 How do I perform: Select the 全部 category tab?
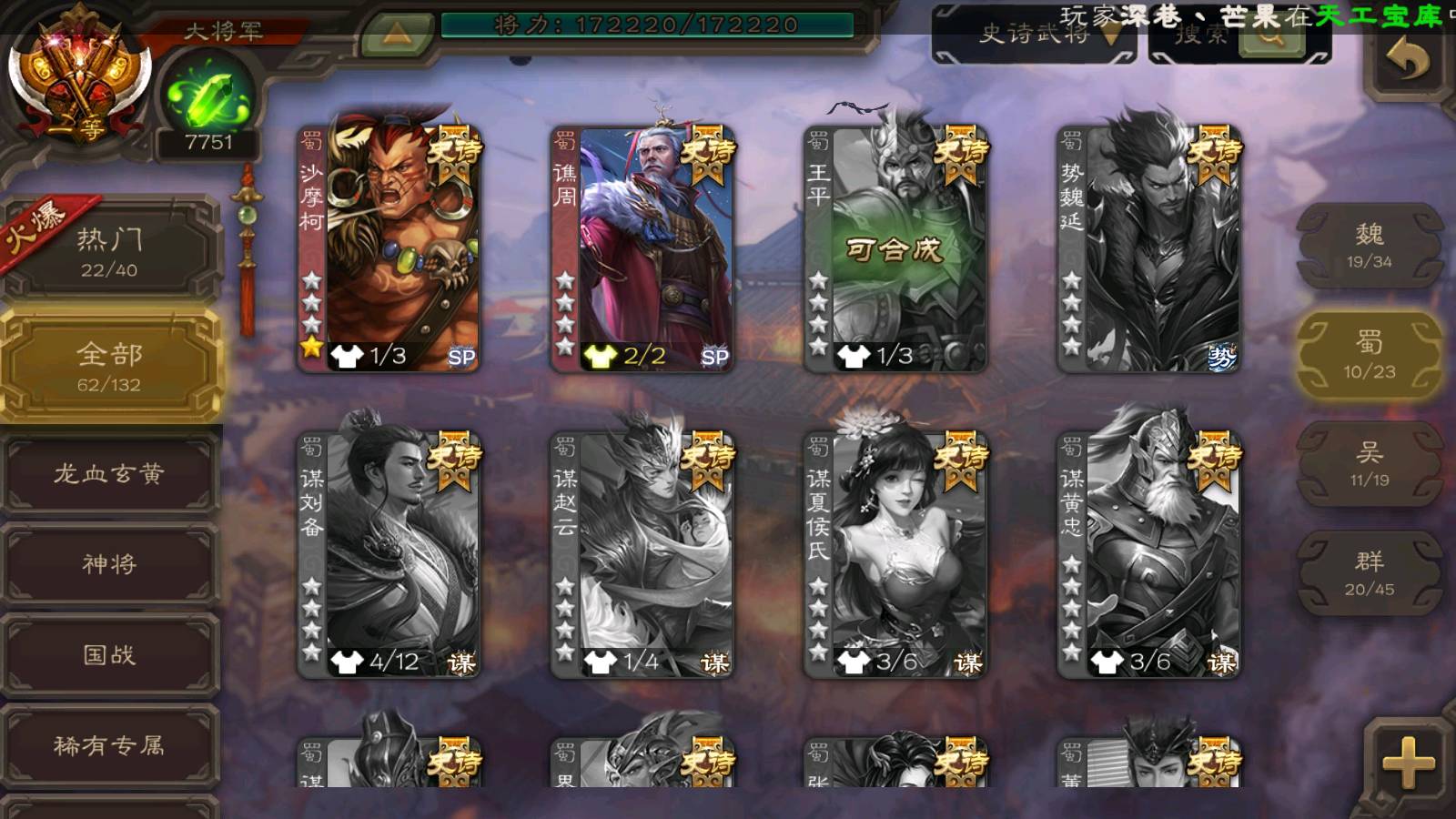109,366
